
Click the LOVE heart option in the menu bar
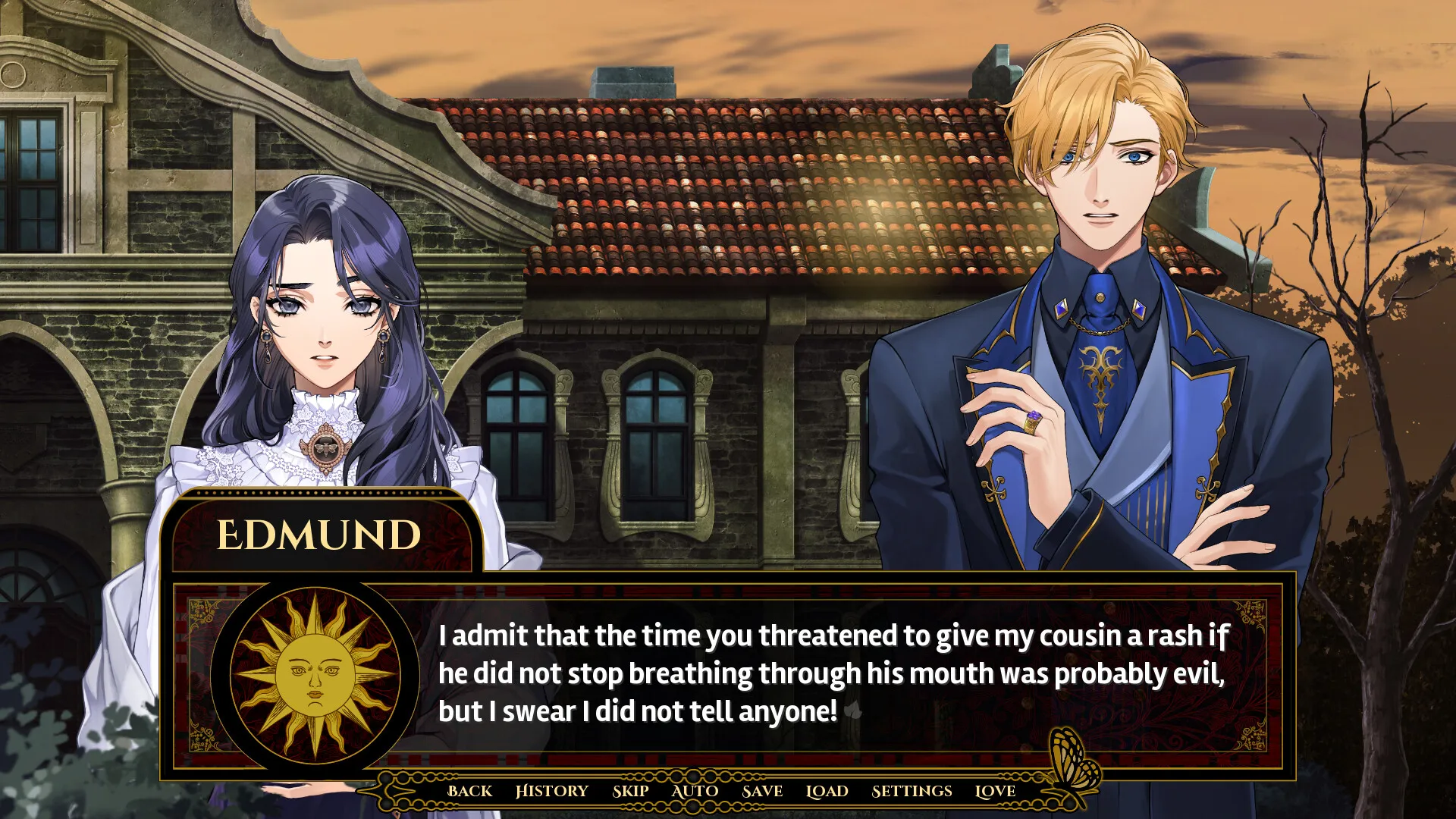pos(996,791)
